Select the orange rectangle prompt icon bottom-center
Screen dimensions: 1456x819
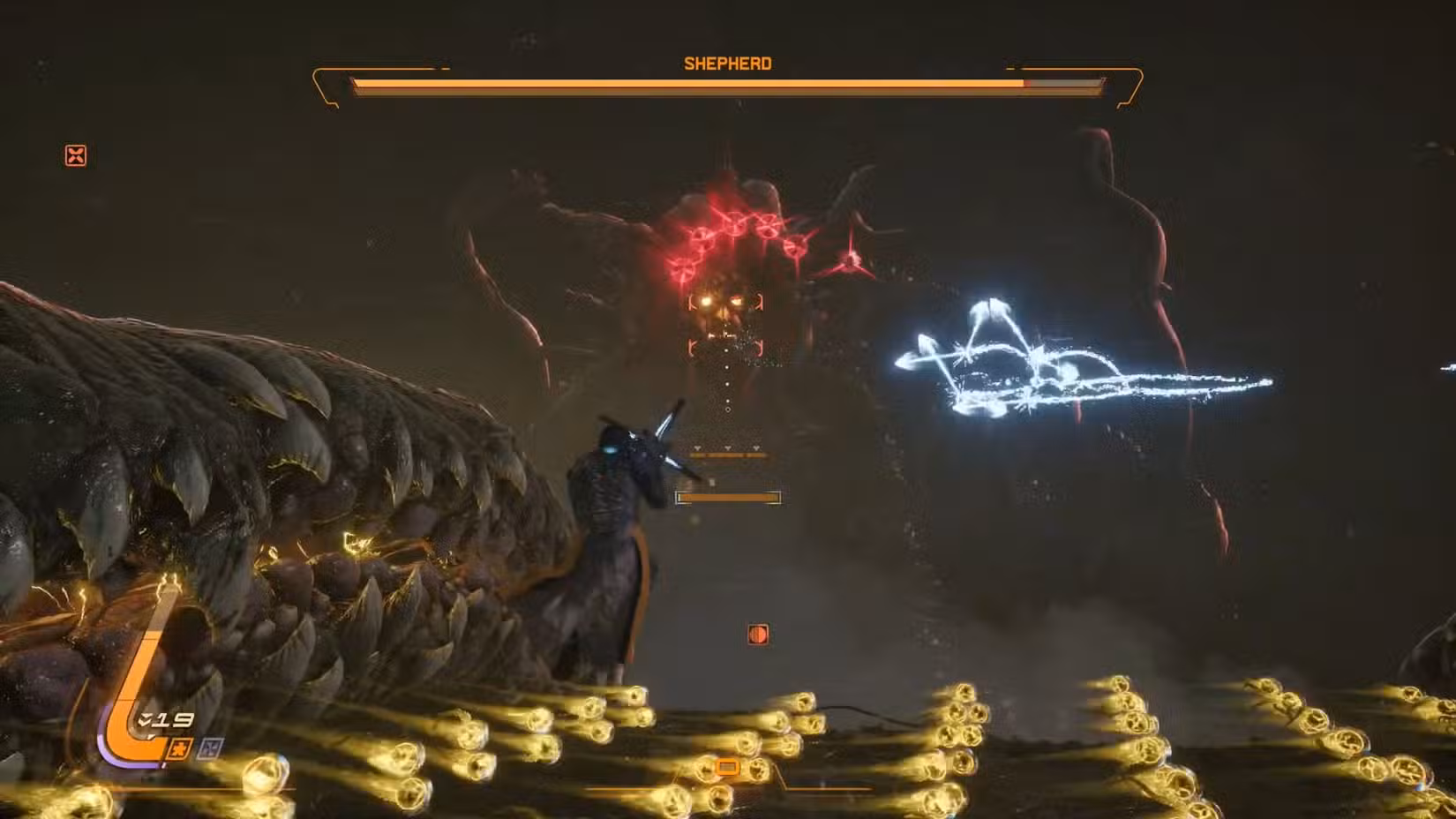729,767
